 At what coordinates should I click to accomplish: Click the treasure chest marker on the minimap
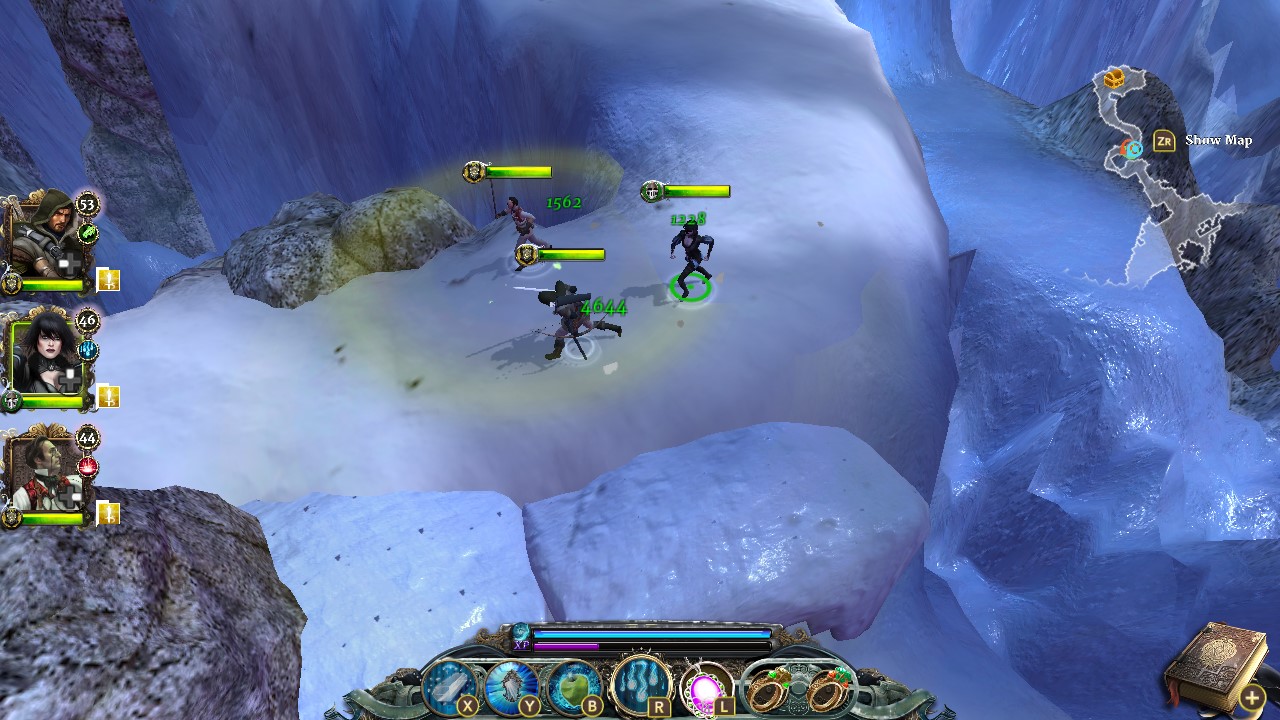1112,78
